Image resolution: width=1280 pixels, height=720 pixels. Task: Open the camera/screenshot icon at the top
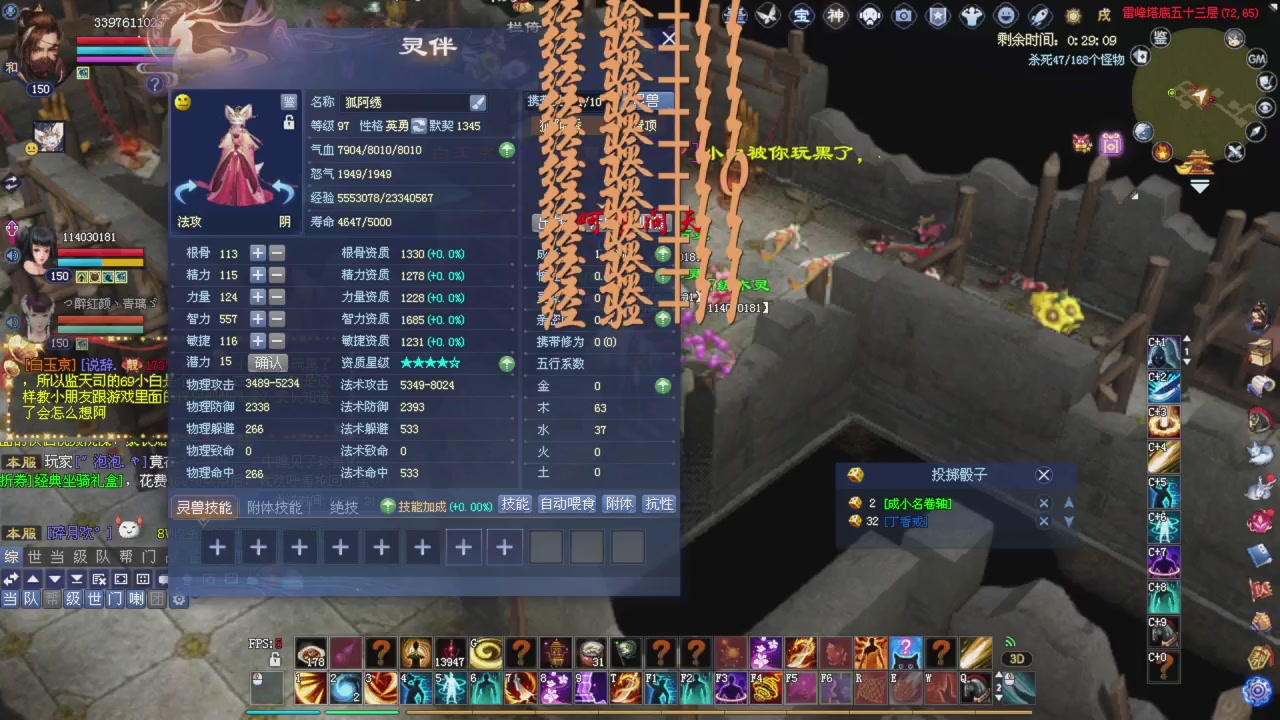click(x=904, y=15)
